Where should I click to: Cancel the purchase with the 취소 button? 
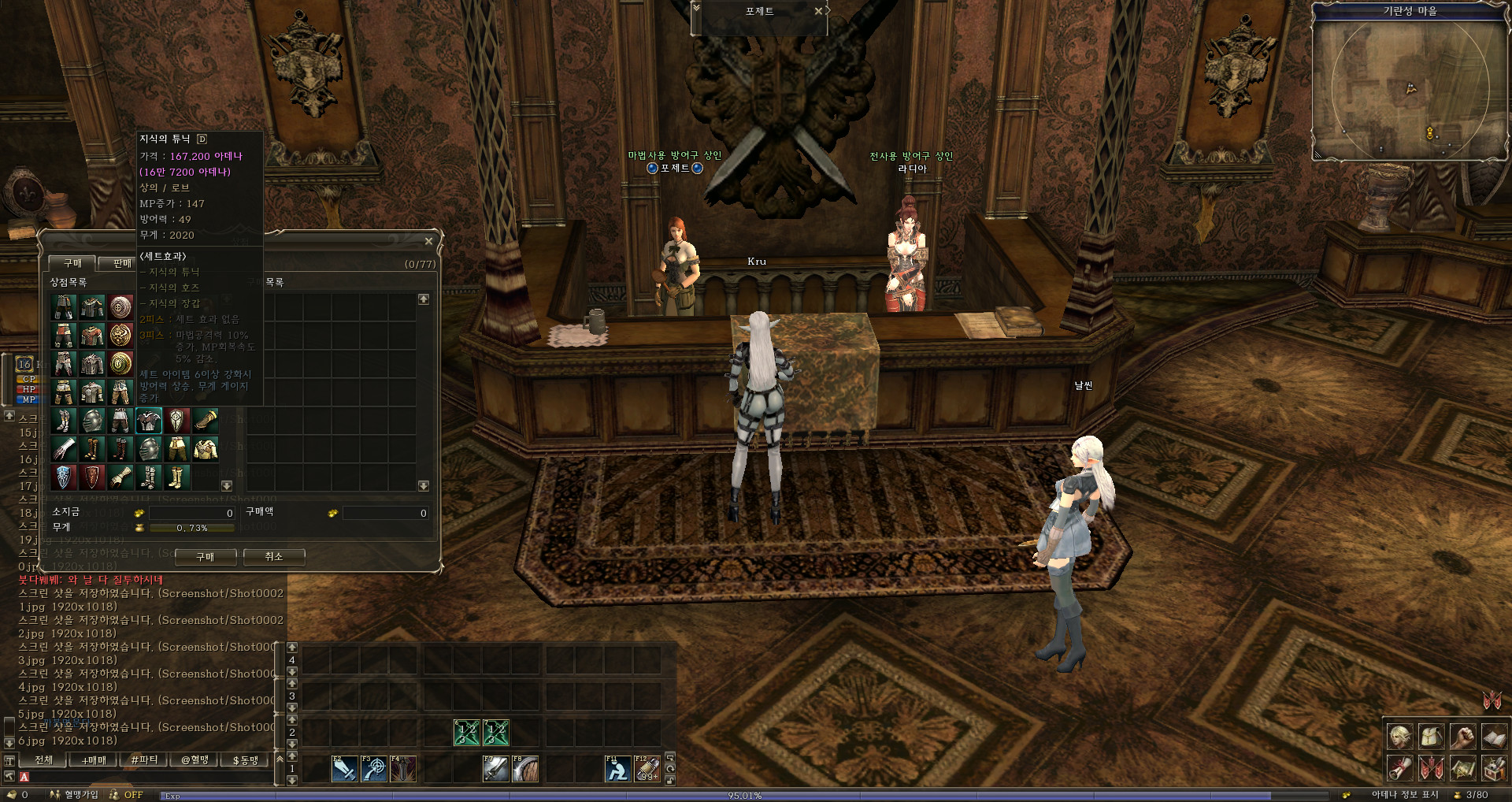click(273, 557)
